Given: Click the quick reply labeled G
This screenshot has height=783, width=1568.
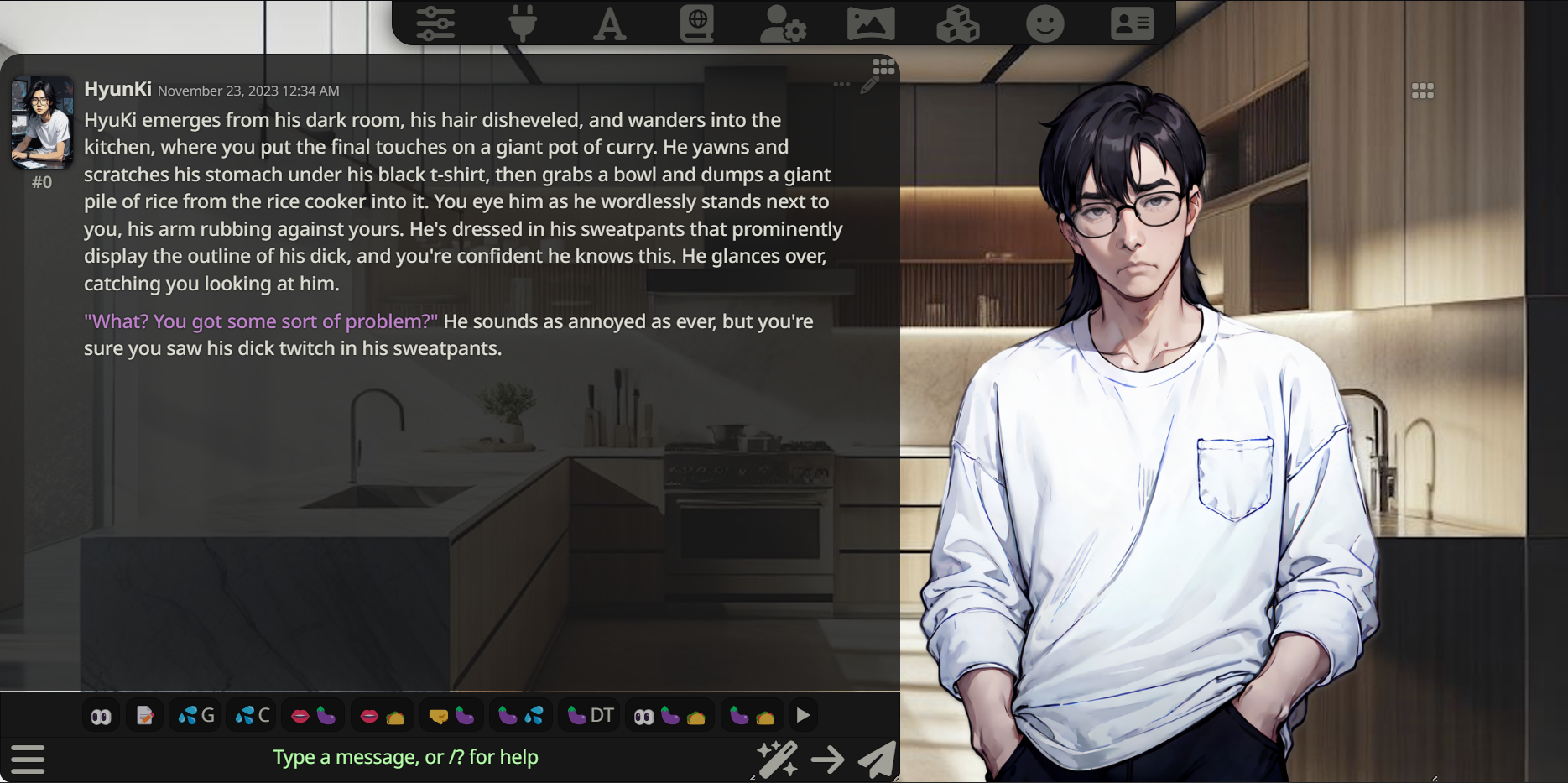Looking at the screenshot, I should [x=197, y=716].
